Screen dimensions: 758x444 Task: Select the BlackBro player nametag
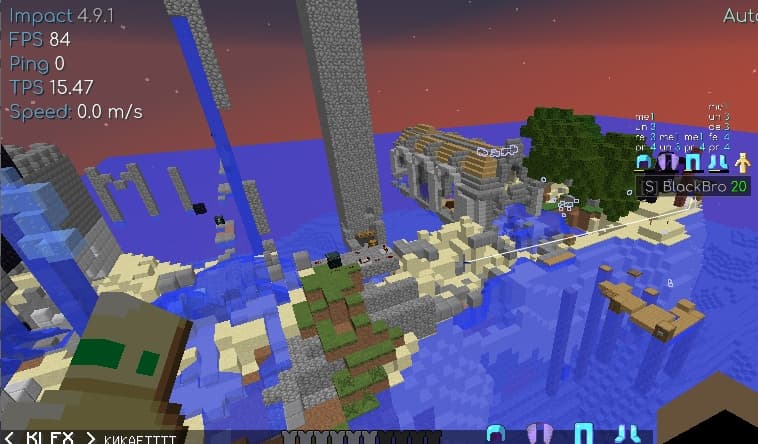tap(693, 186)
